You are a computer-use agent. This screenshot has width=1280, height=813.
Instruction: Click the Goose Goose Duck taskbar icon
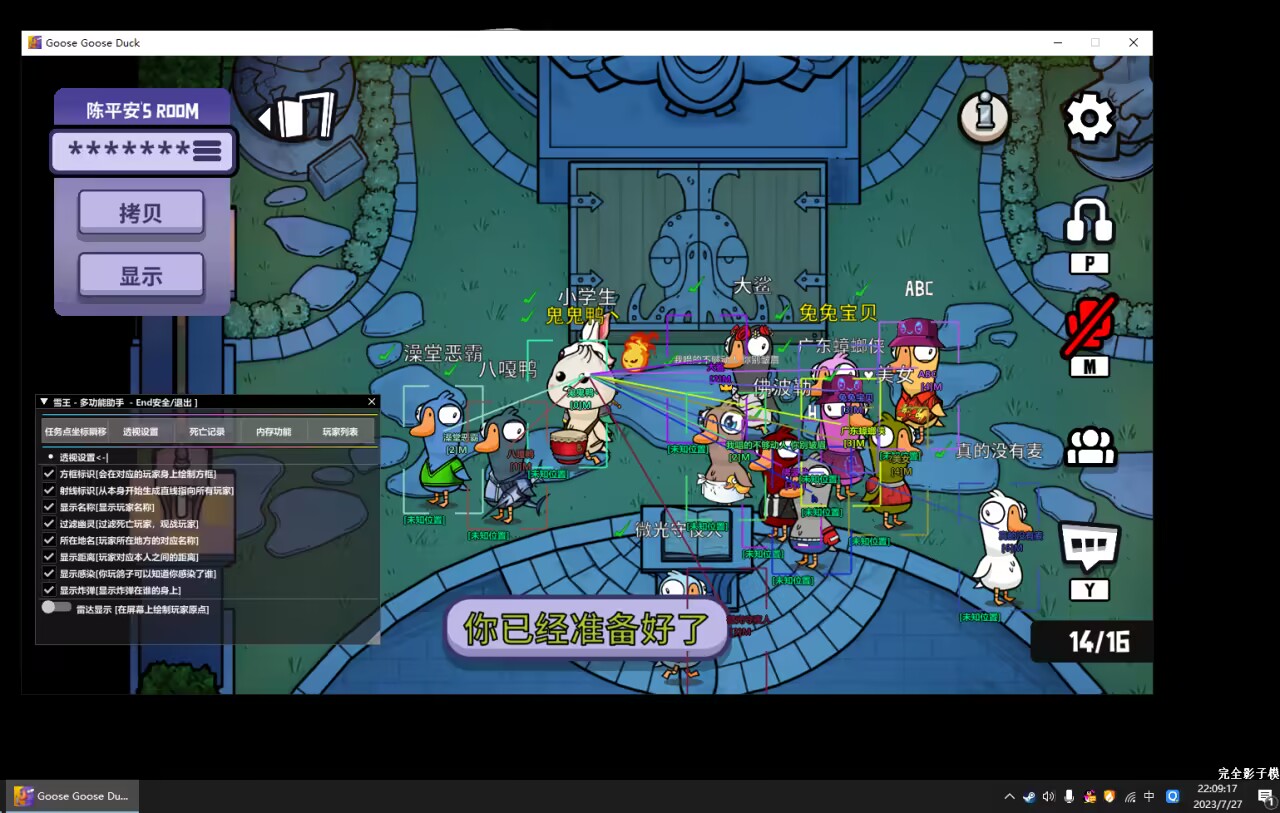tap(72, 796)
